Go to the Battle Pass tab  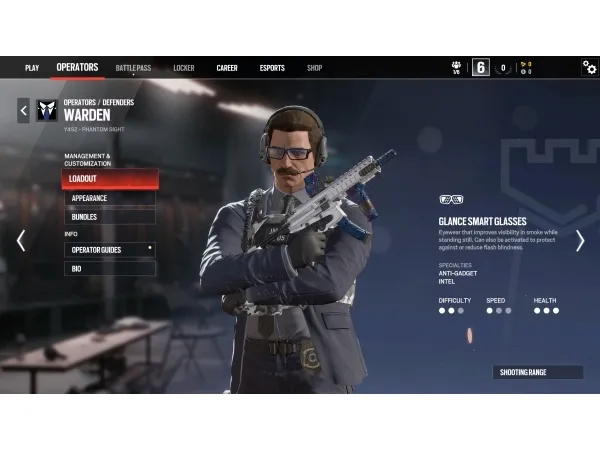point(133,68)
